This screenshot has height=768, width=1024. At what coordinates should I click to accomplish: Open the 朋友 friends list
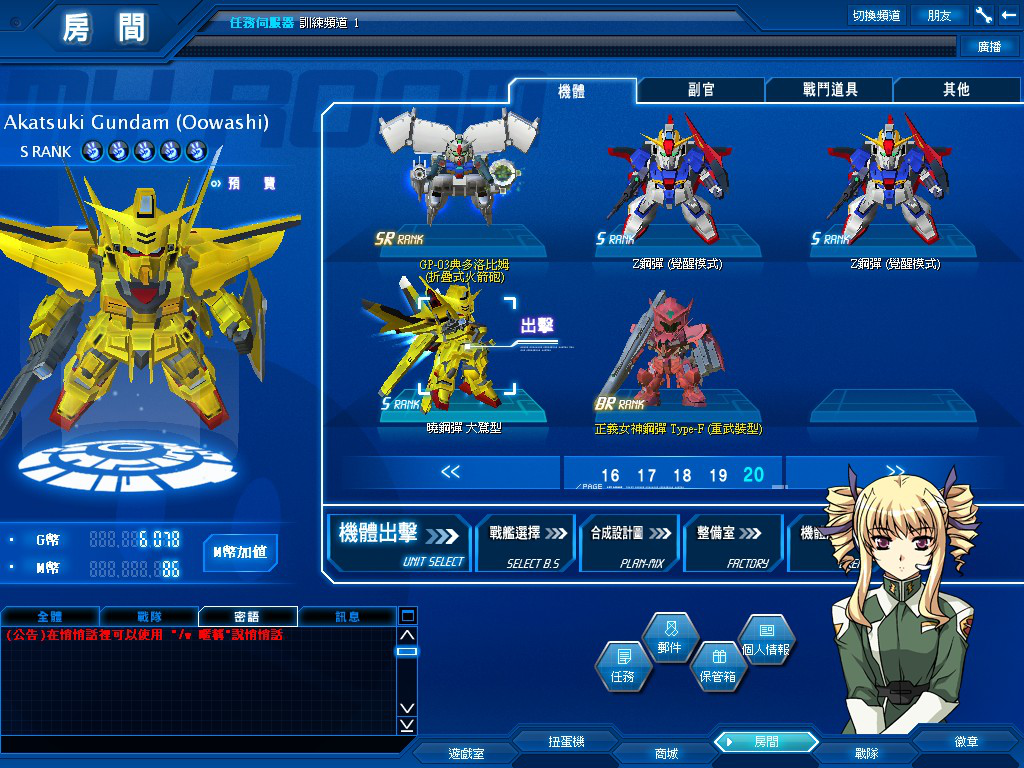pyautogui.click(x=939, y=15)
